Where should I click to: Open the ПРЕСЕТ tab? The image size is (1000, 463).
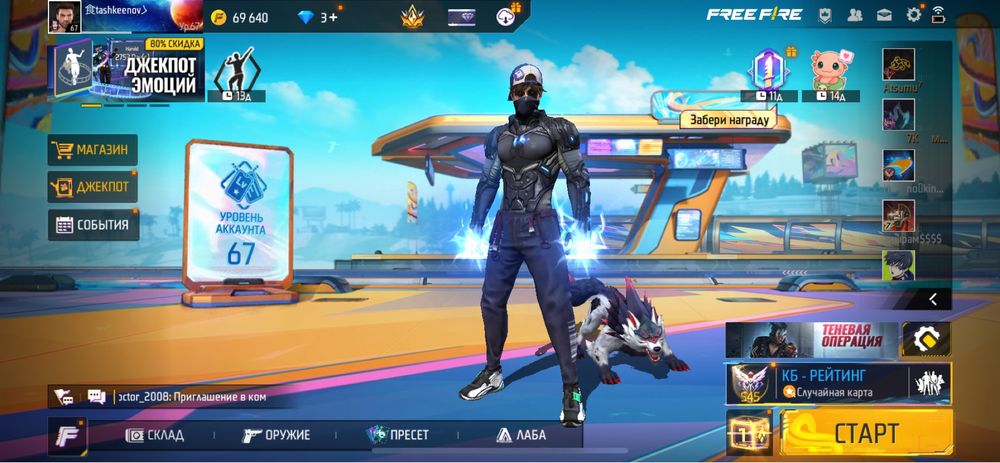pyautogui.click(x=398, y=435)
